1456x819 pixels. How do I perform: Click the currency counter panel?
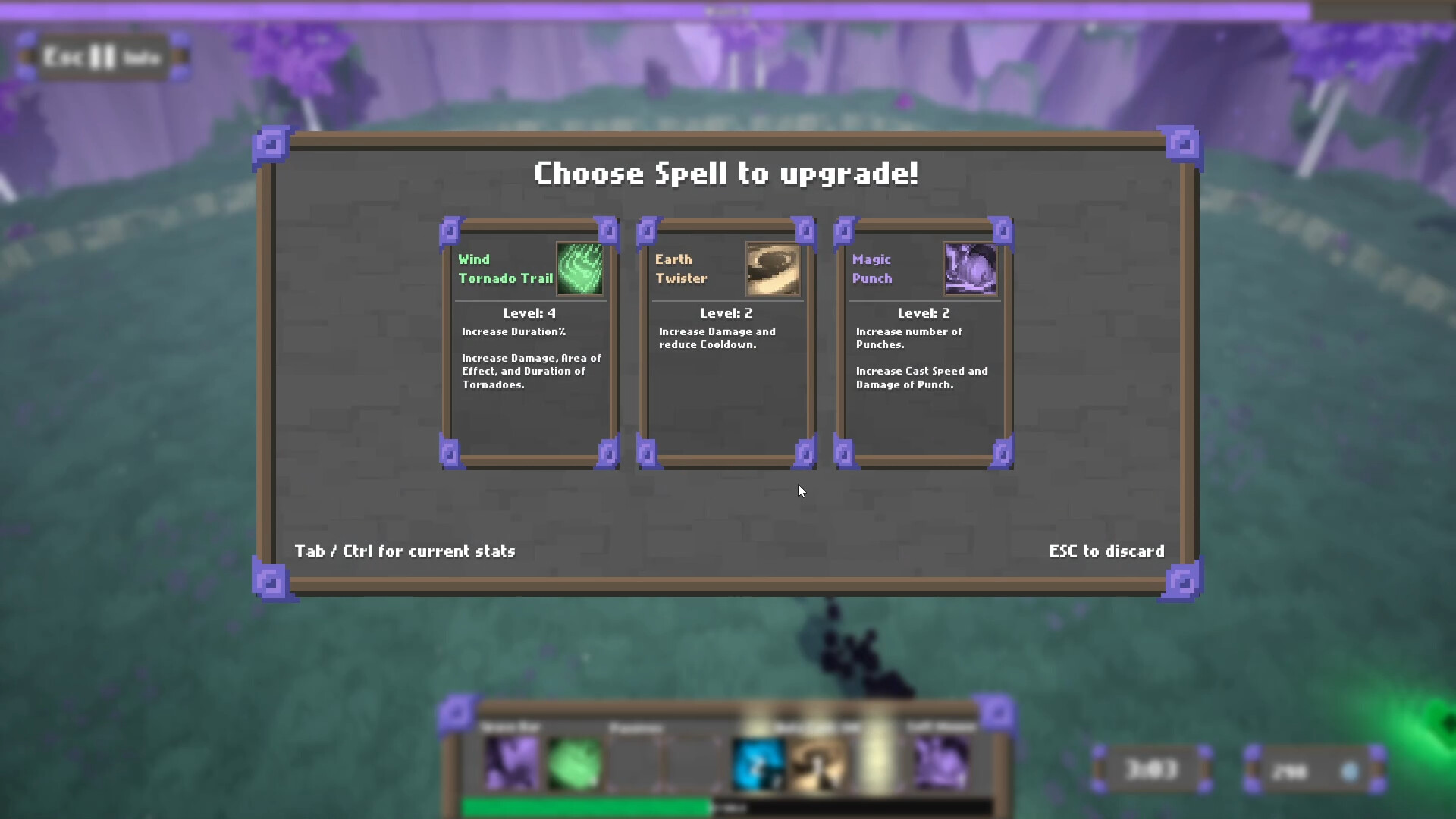(1313, 770)
